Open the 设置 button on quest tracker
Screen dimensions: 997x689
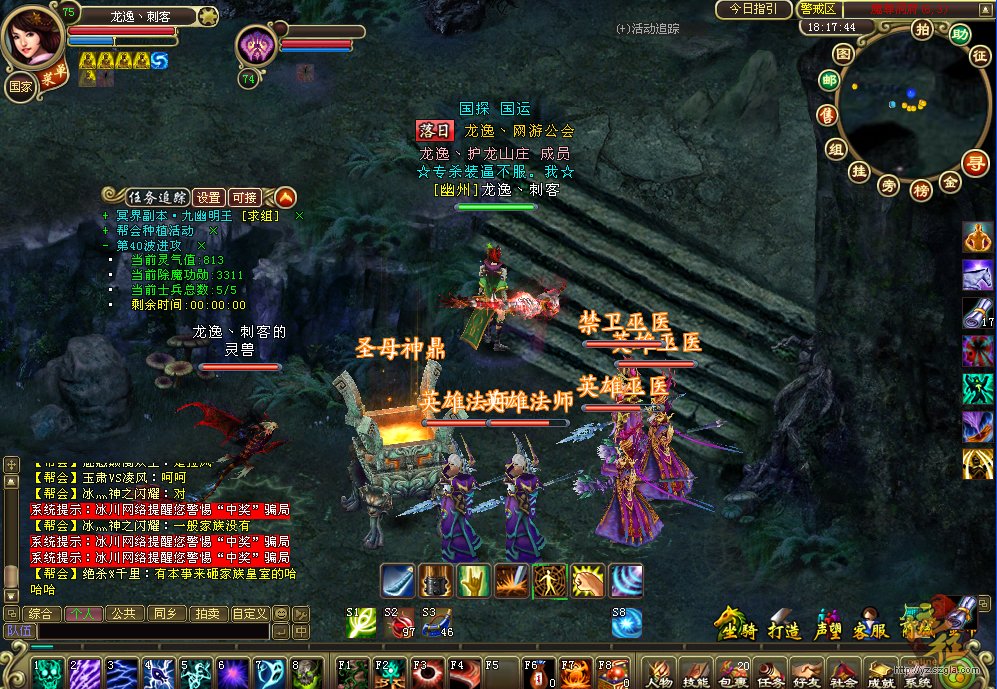(x=208, y=197)
